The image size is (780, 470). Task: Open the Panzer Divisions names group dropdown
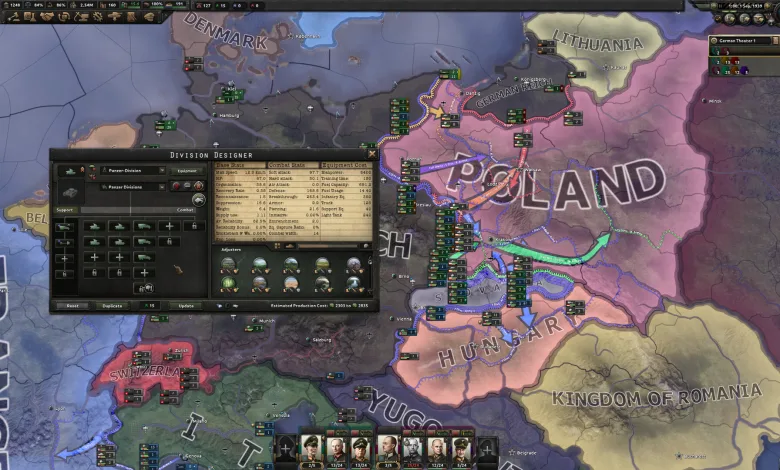click(132, 187)
